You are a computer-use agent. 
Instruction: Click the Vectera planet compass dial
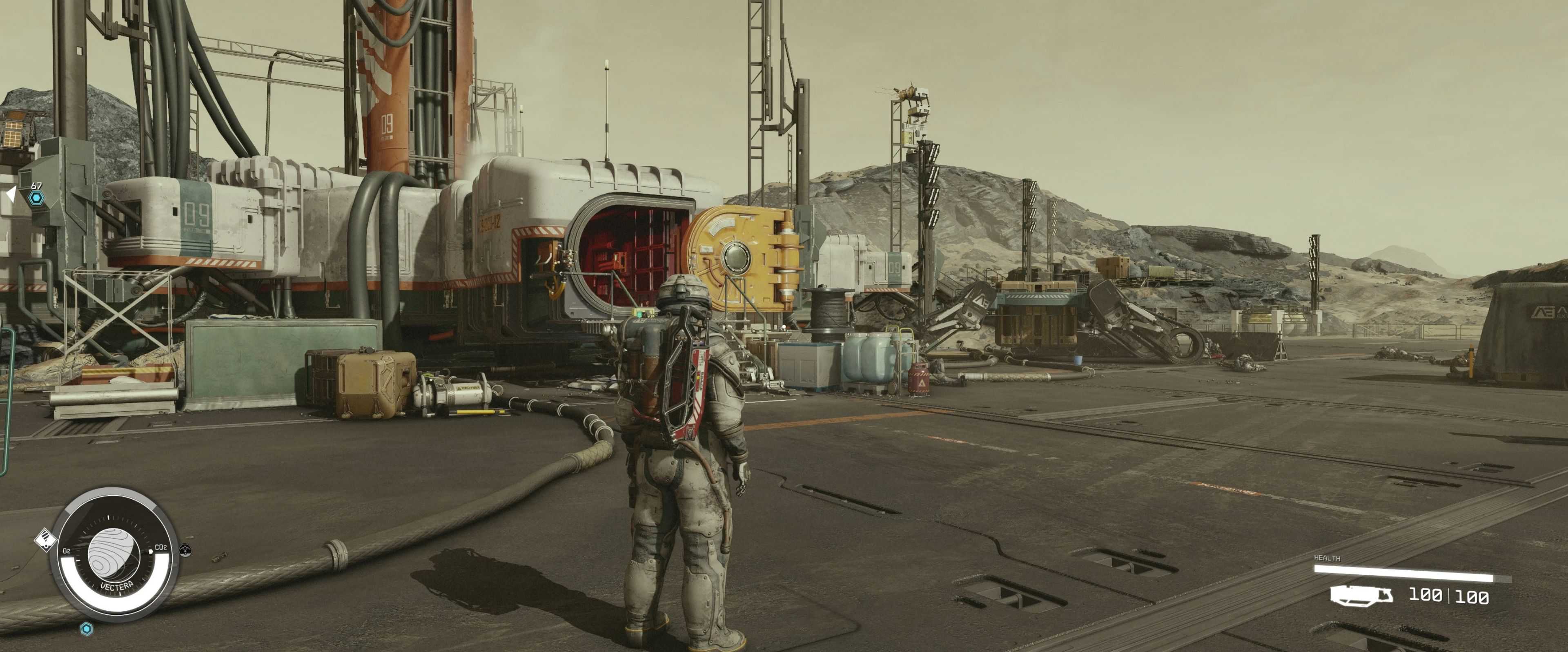[x=114, y=554]
